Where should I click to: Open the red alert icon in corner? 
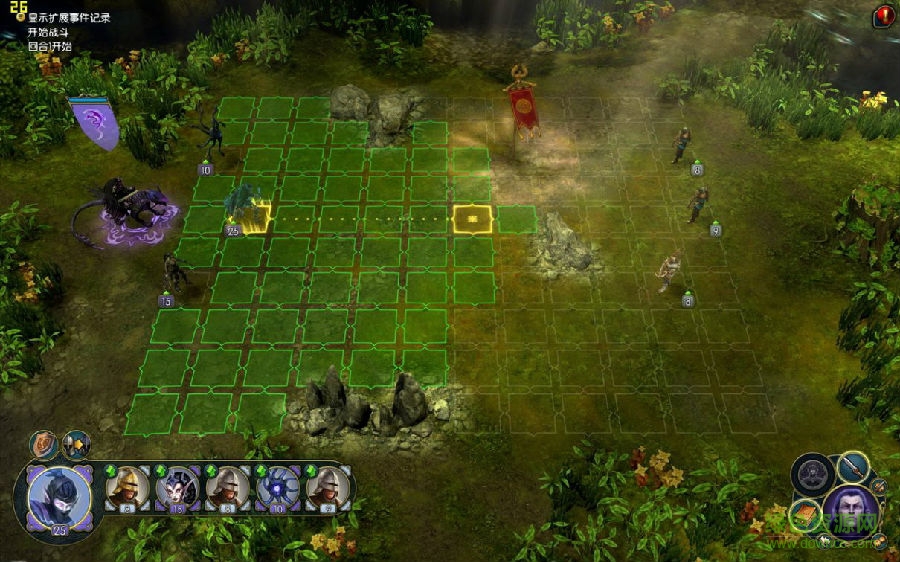click(884, 15)
